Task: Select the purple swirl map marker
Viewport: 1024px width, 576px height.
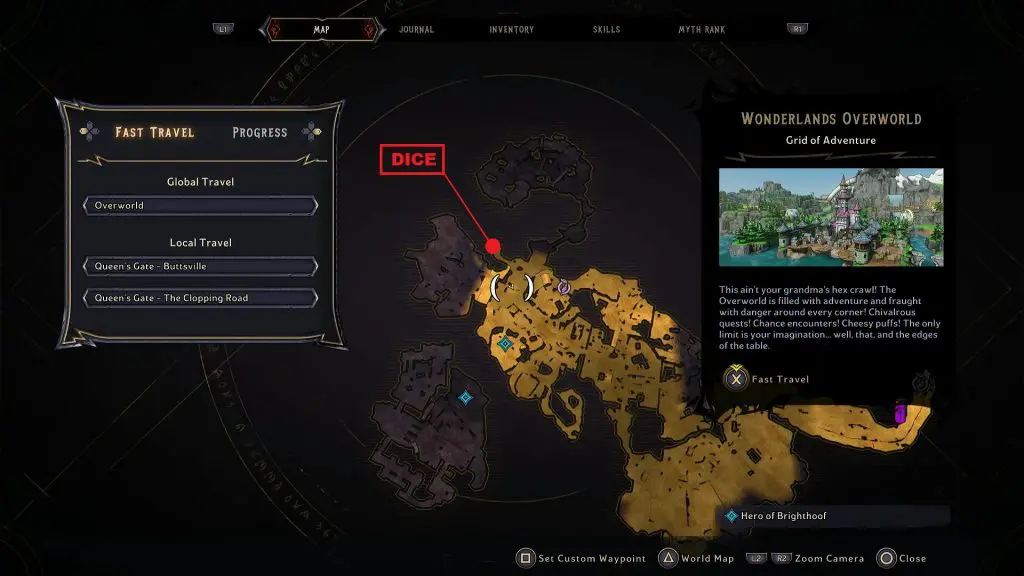Action: (x=563, y=287)
